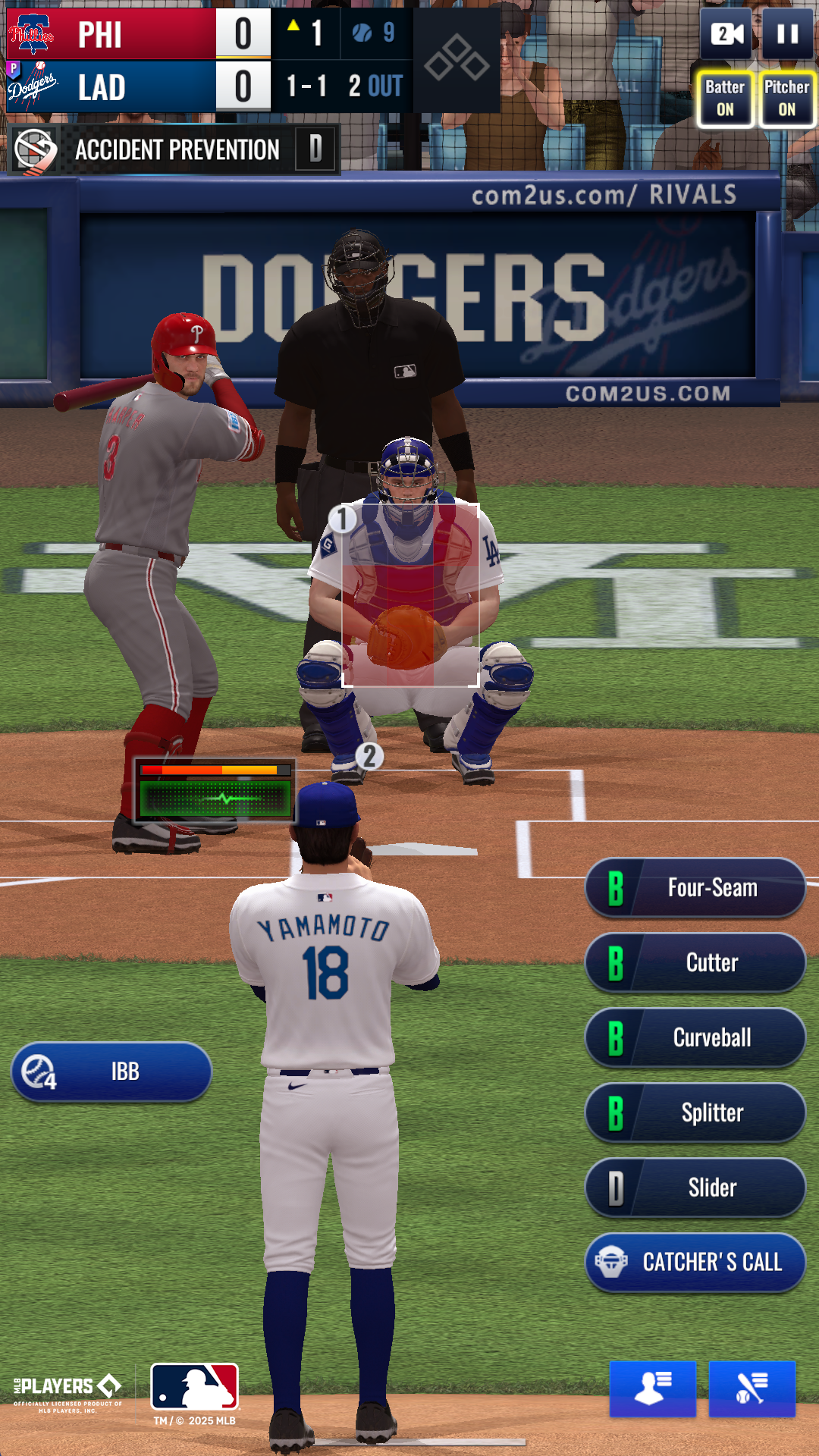This screenshot has width=819, height=1456.
Task: Open the batter info panel icon
Action: click(752, 1389)
